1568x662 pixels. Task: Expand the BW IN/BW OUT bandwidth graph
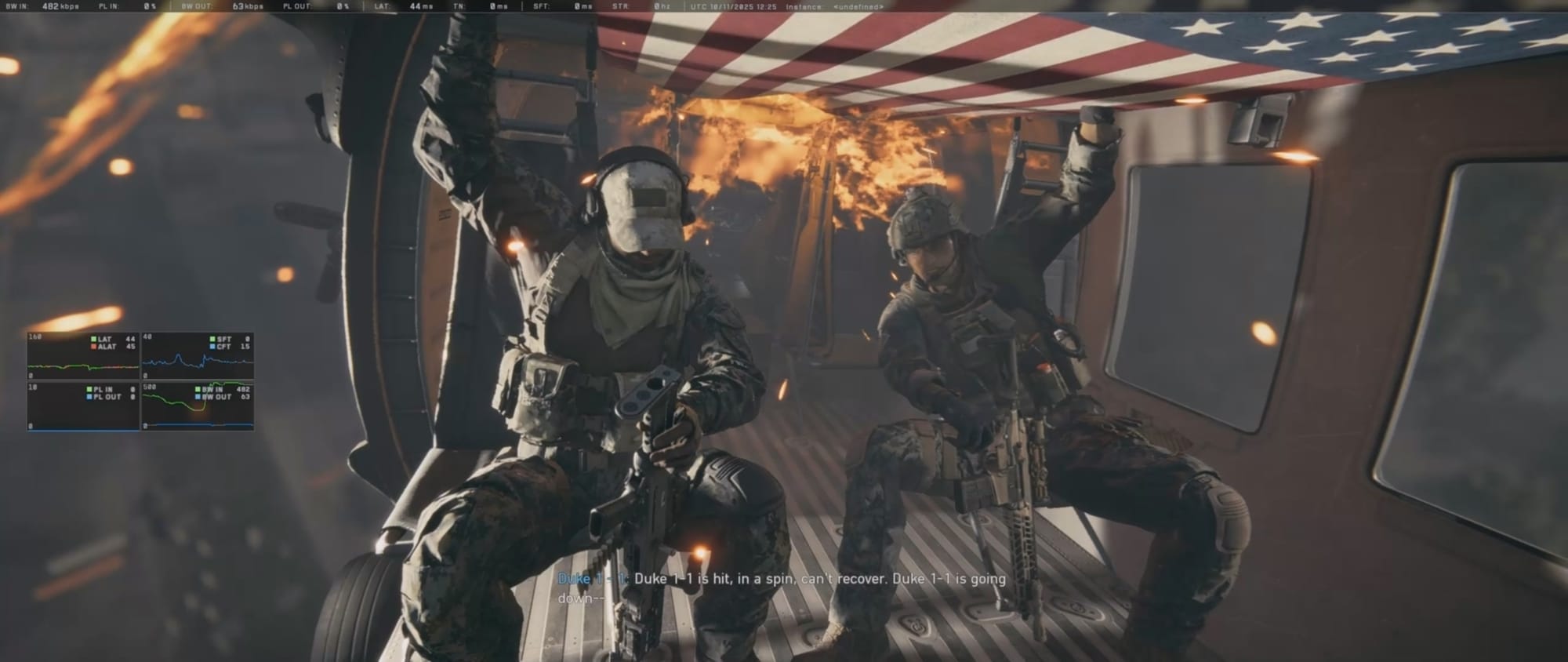tap(200, 408)
